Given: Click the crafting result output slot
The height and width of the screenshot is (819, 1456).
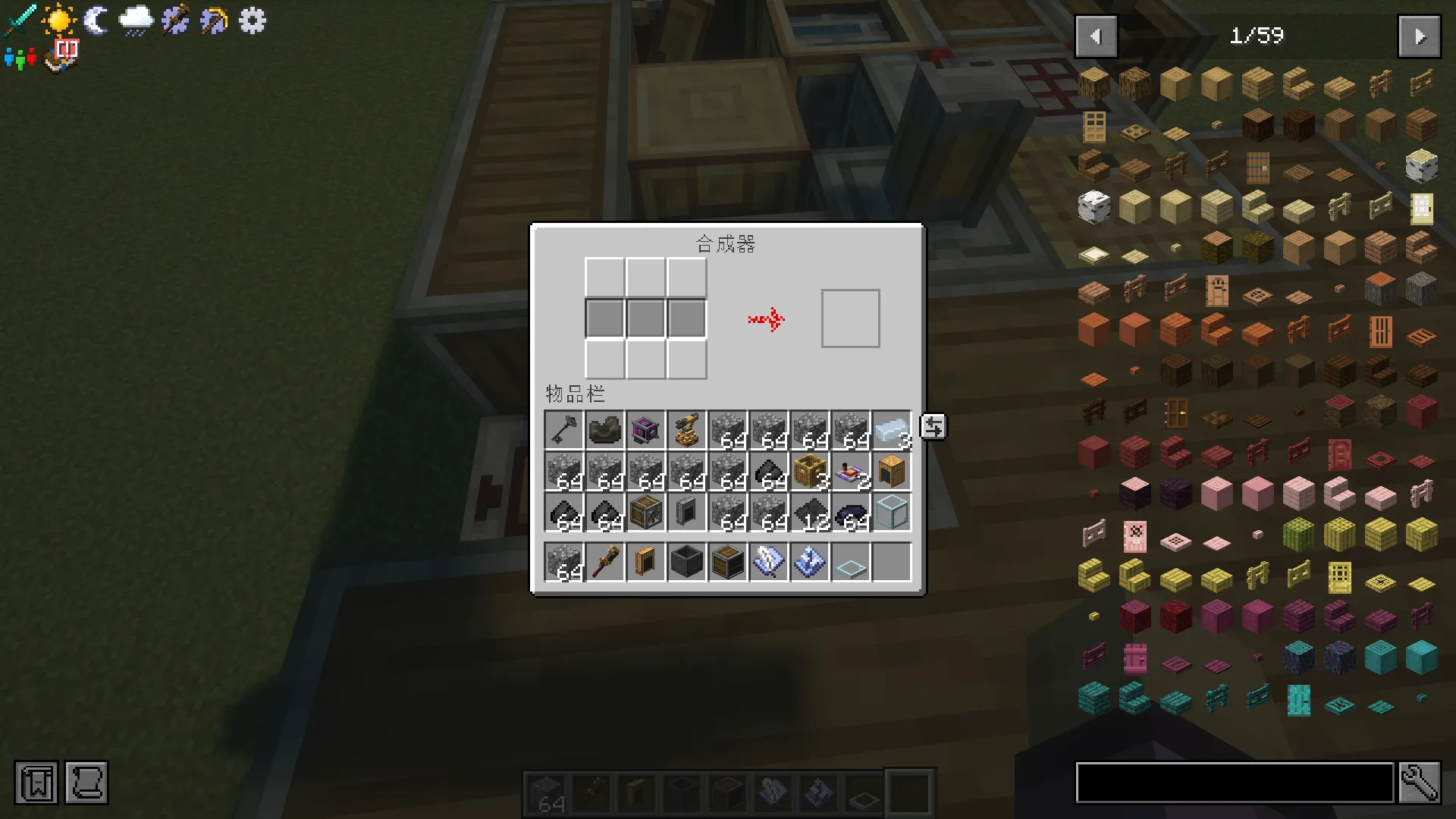Looking at the screenshot, I should (850, 318).
